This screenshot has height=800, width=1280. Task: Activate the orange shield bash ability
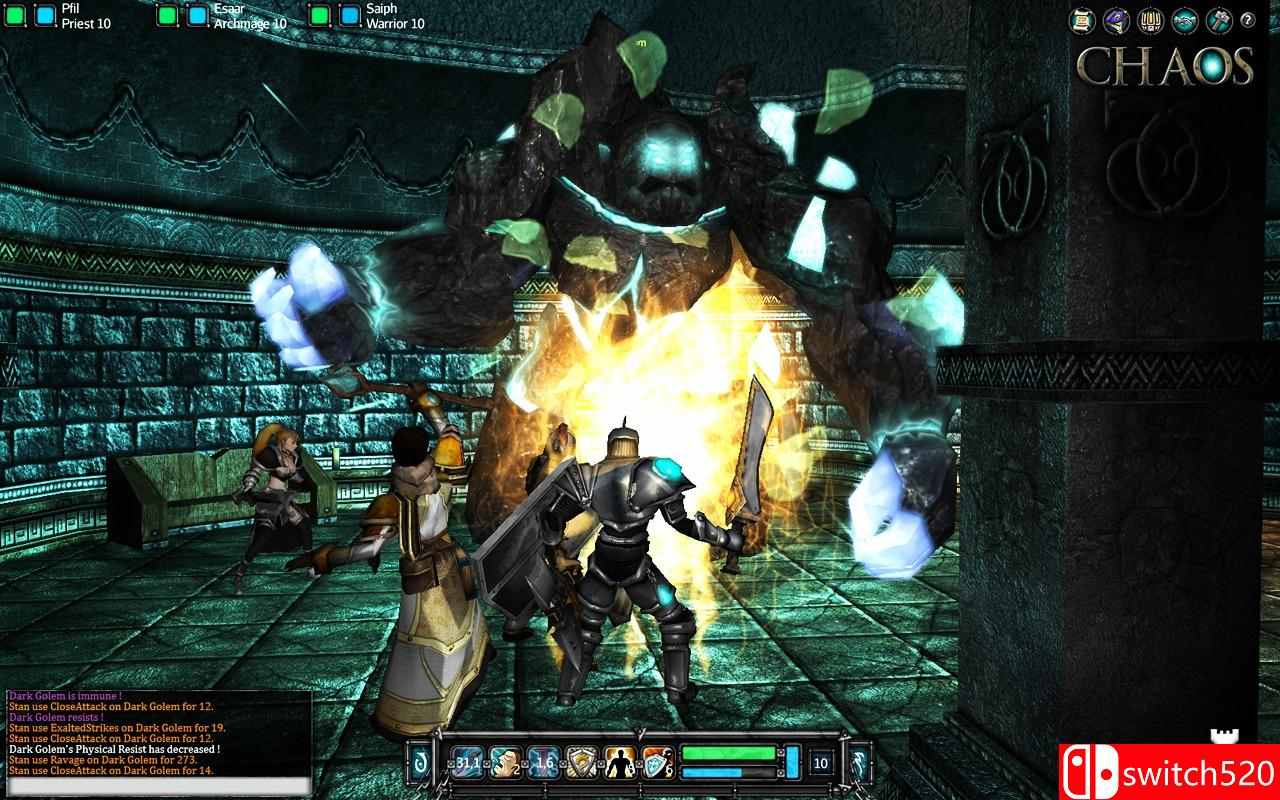657,763
